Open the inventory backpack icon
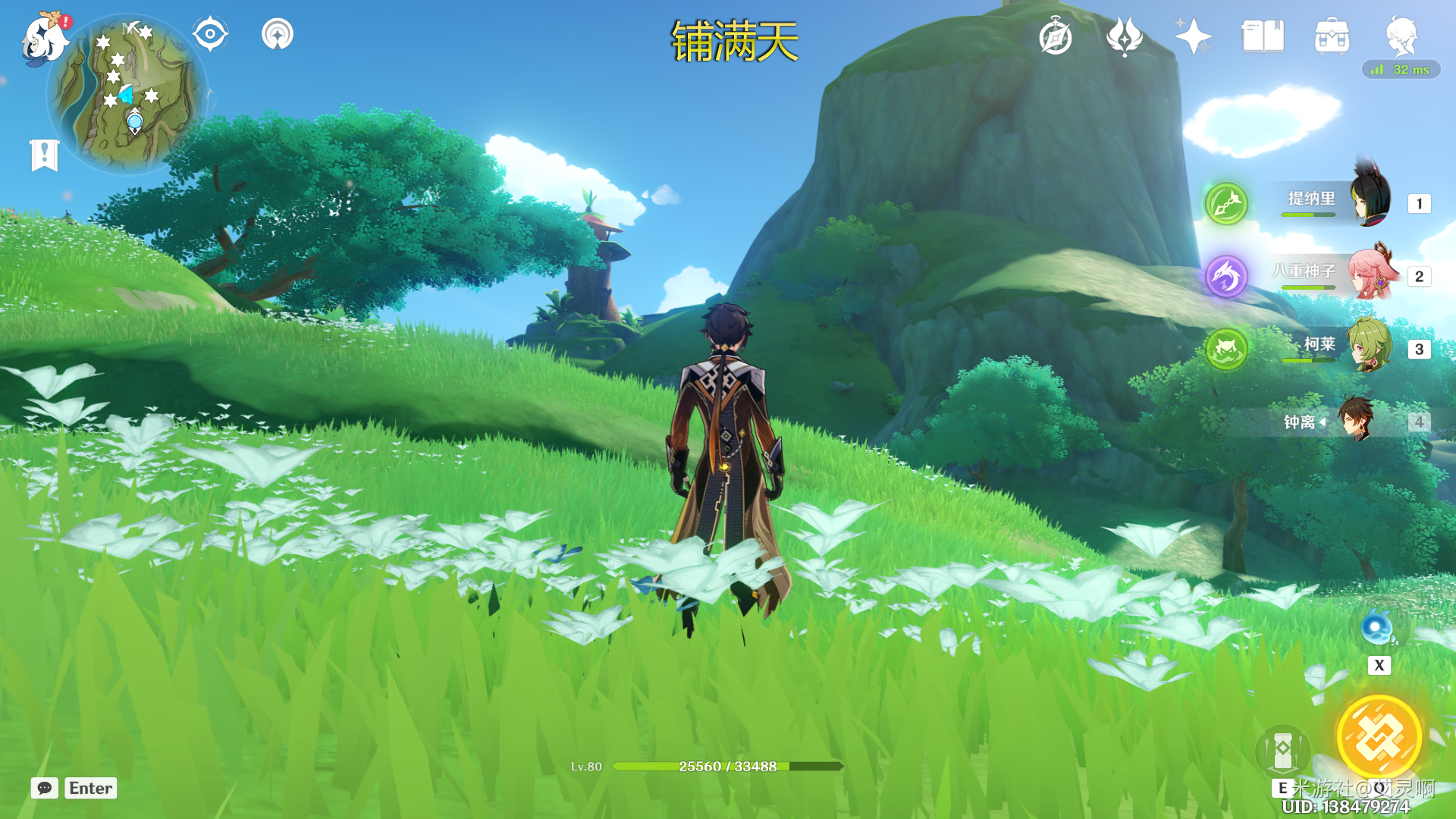This screenshot has height=819, width=1456. point(1332,36)
